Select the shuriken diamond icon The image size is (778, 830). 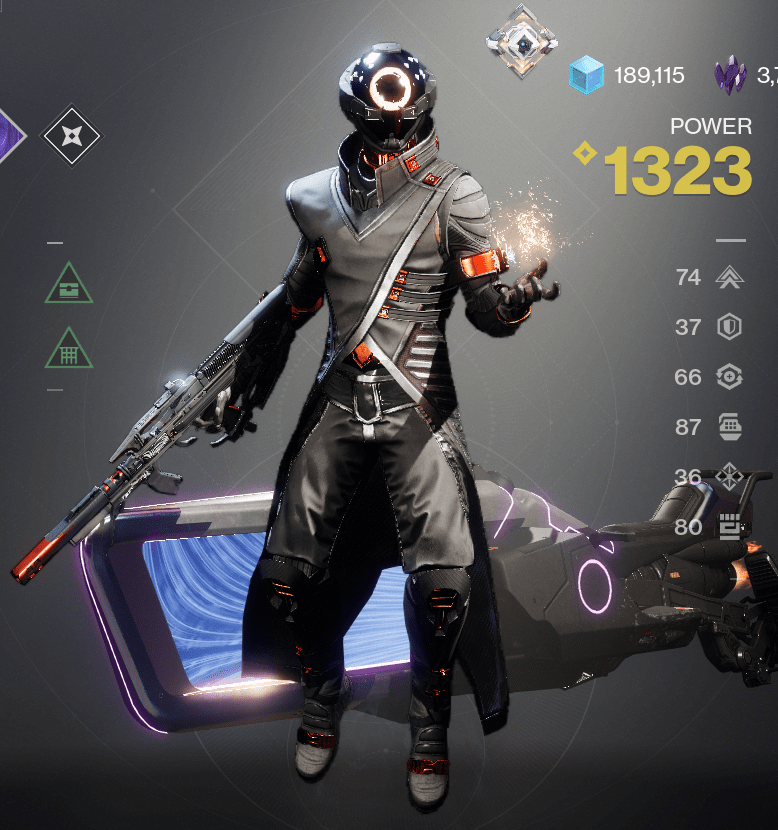tap(72, 137)
